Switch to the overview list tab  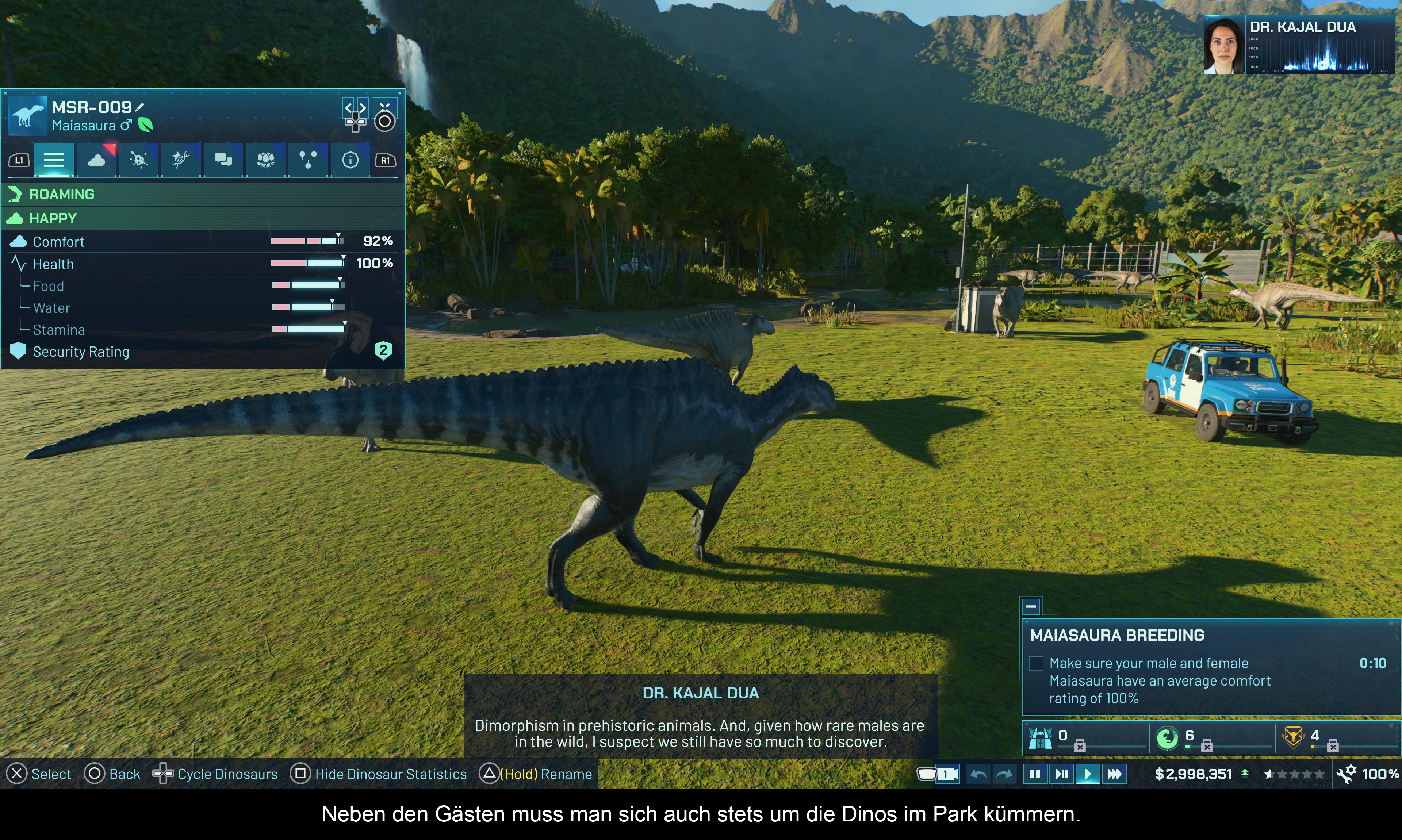point(54,160)
